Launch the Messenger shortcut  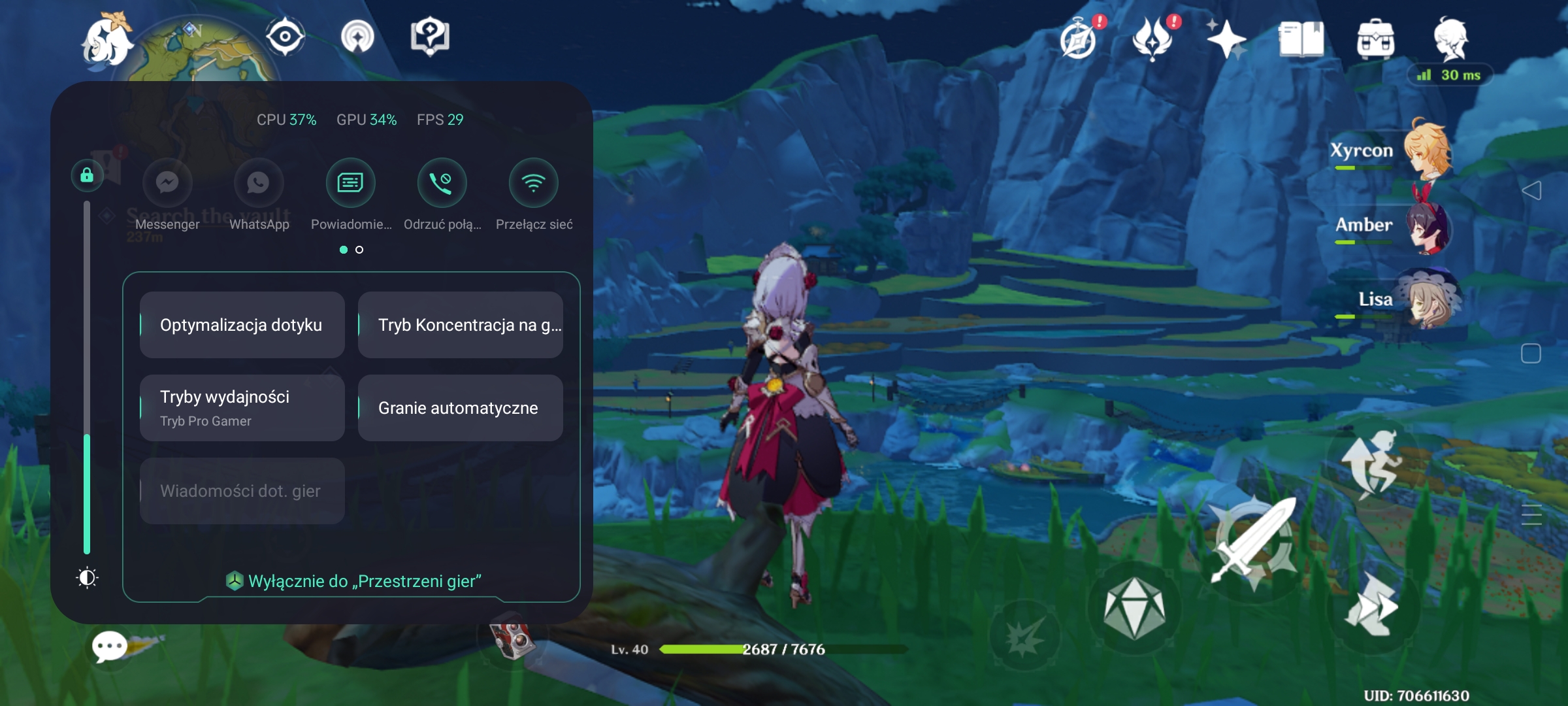coord(167,183)
